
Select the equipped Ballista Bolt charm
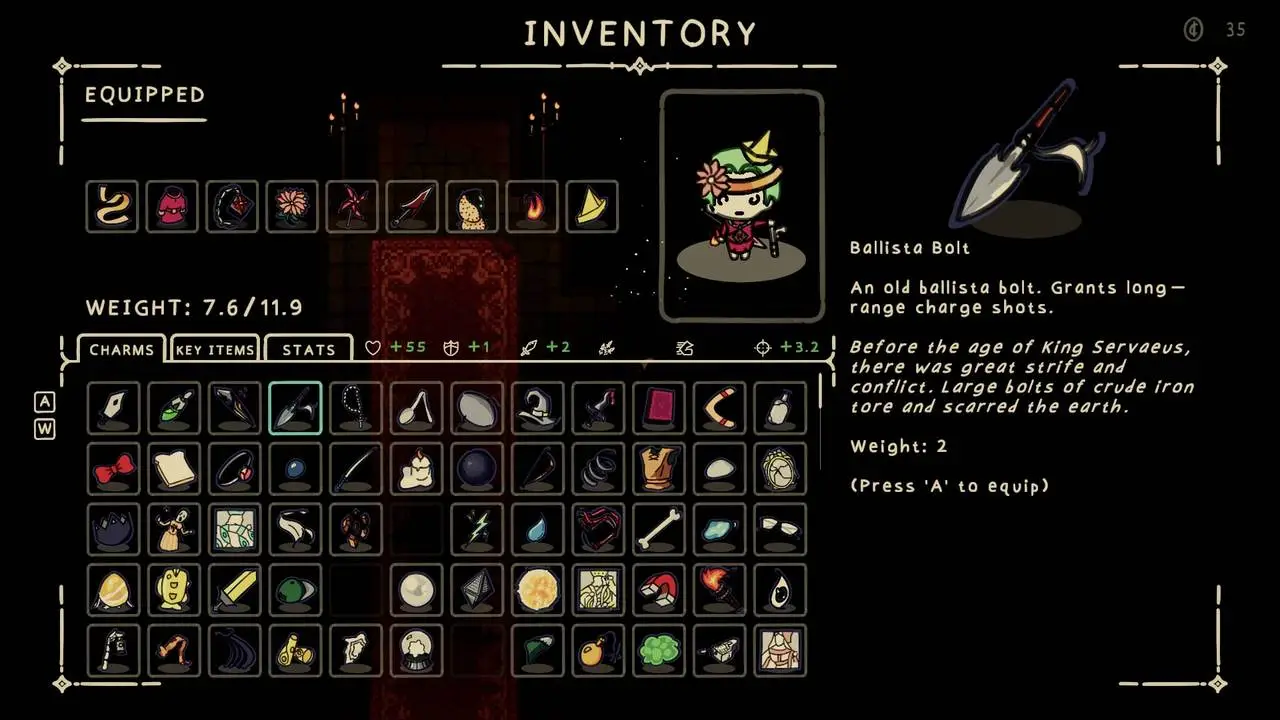point(295,408)
